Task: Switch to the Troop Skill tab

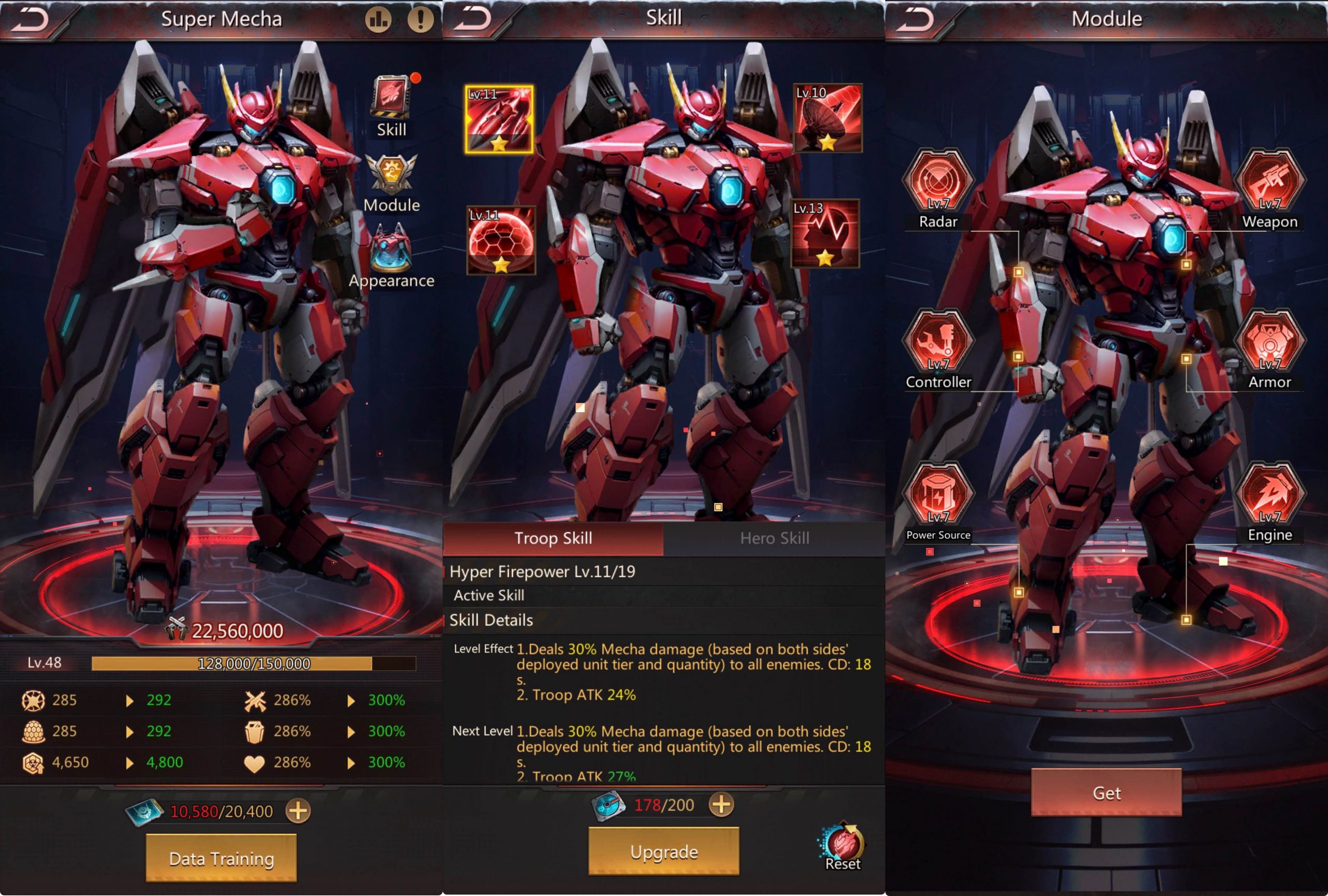Action: pyautogui.click(x=555, y=537)
